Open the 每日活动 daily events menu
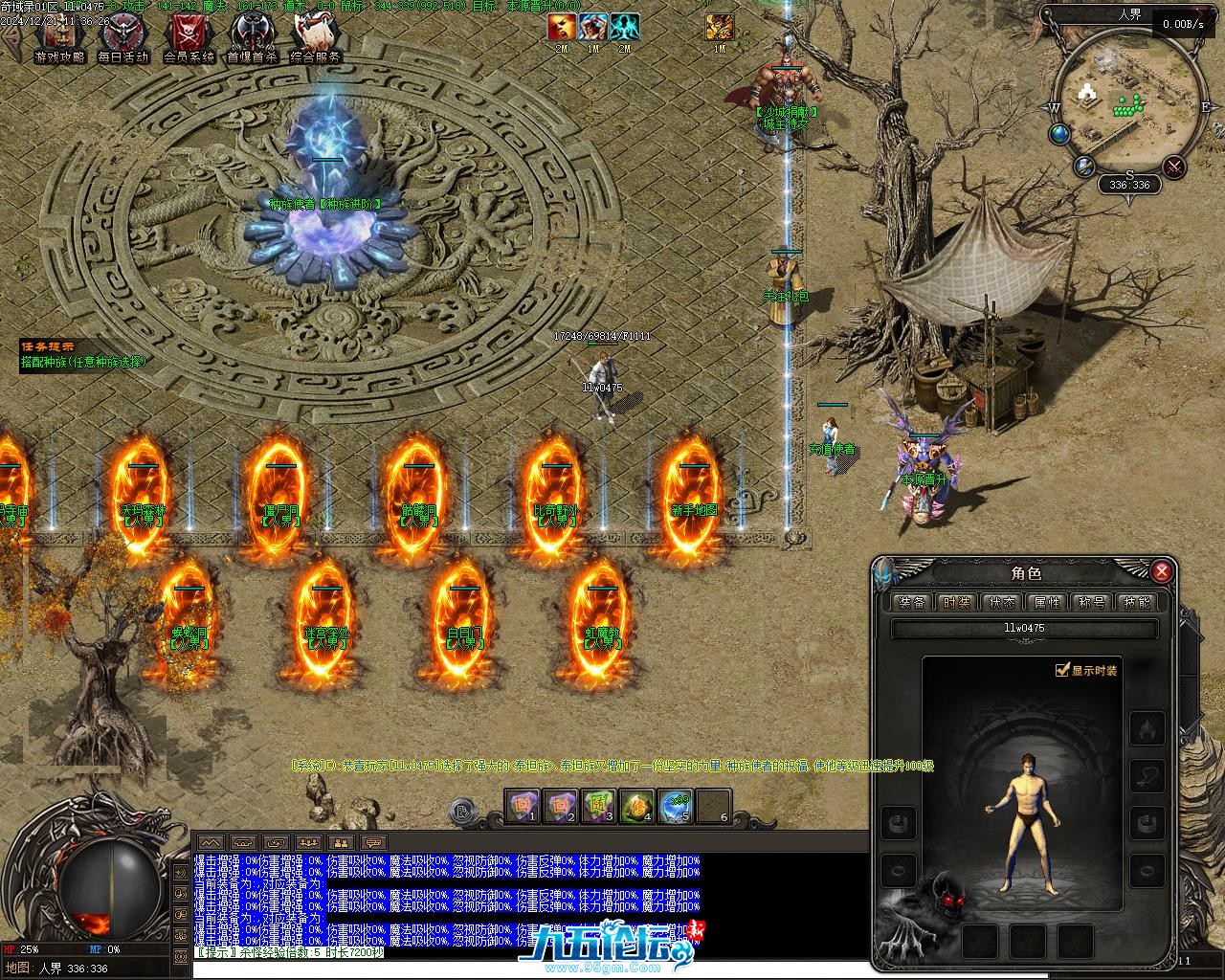Screen dimensions: 1225x980 point(123,36)
